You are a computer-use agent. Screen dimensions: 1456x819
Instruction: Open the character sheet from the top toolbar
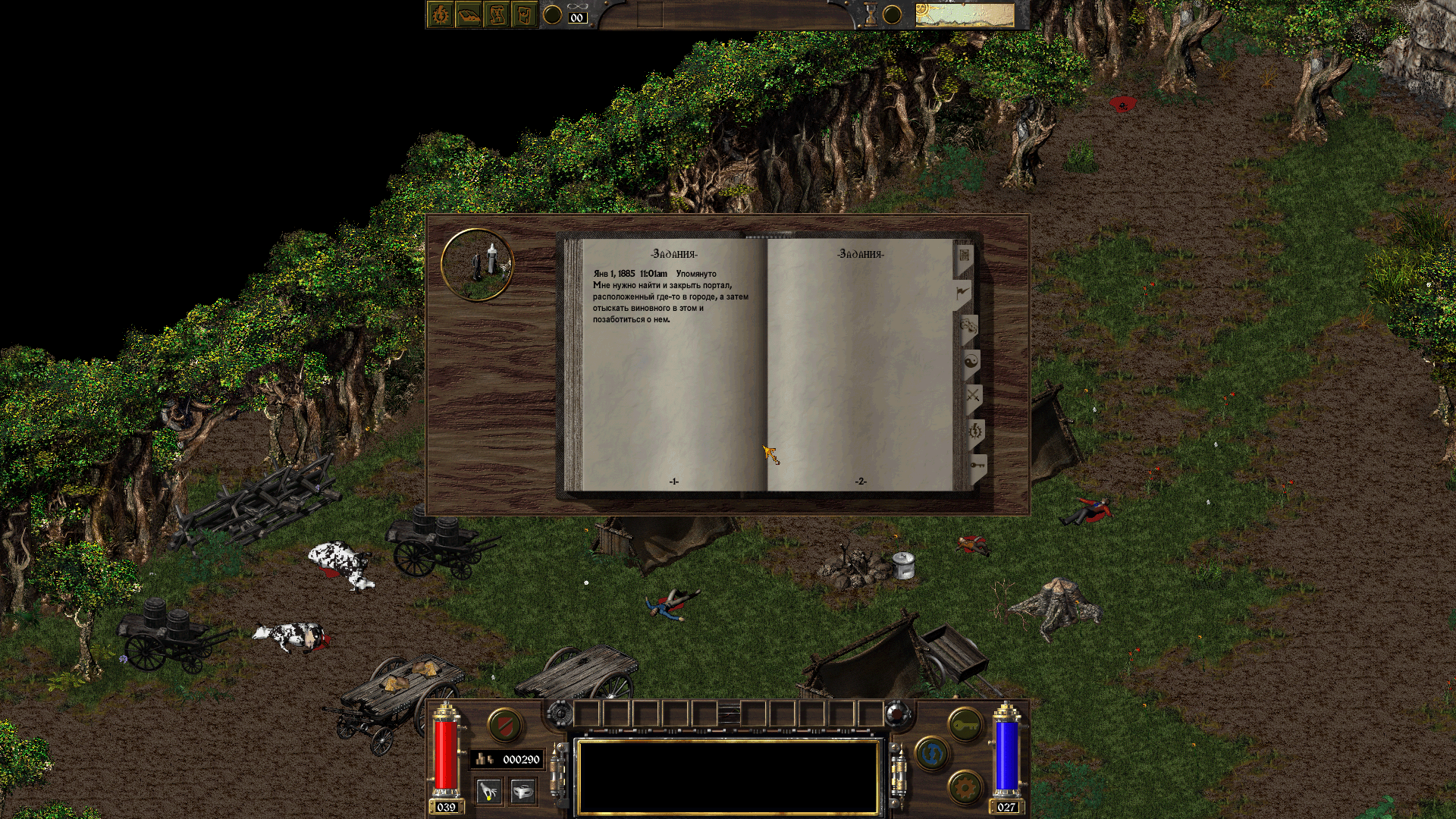[440, 13]
